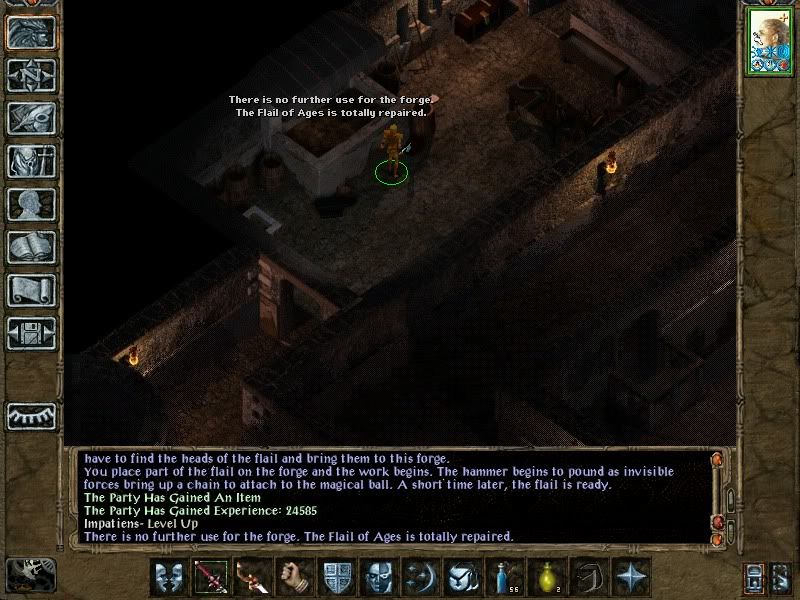The height and width of the screenshot is (600, 800).
Task: Open the inventory screen from the sidebar
Action: 31,161
